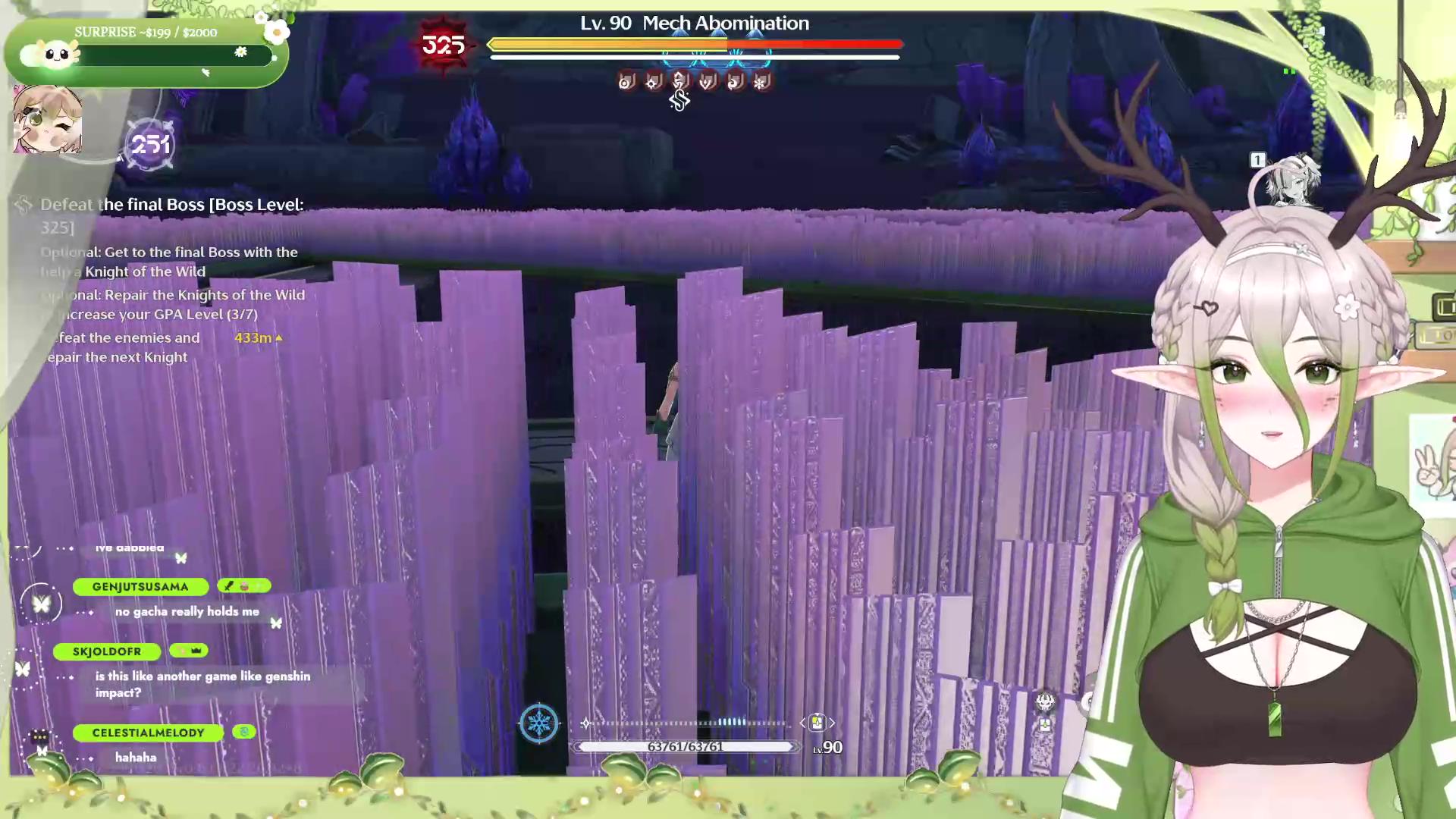Click the red 325 boss level badge
1456x819 pixels.
444,45
